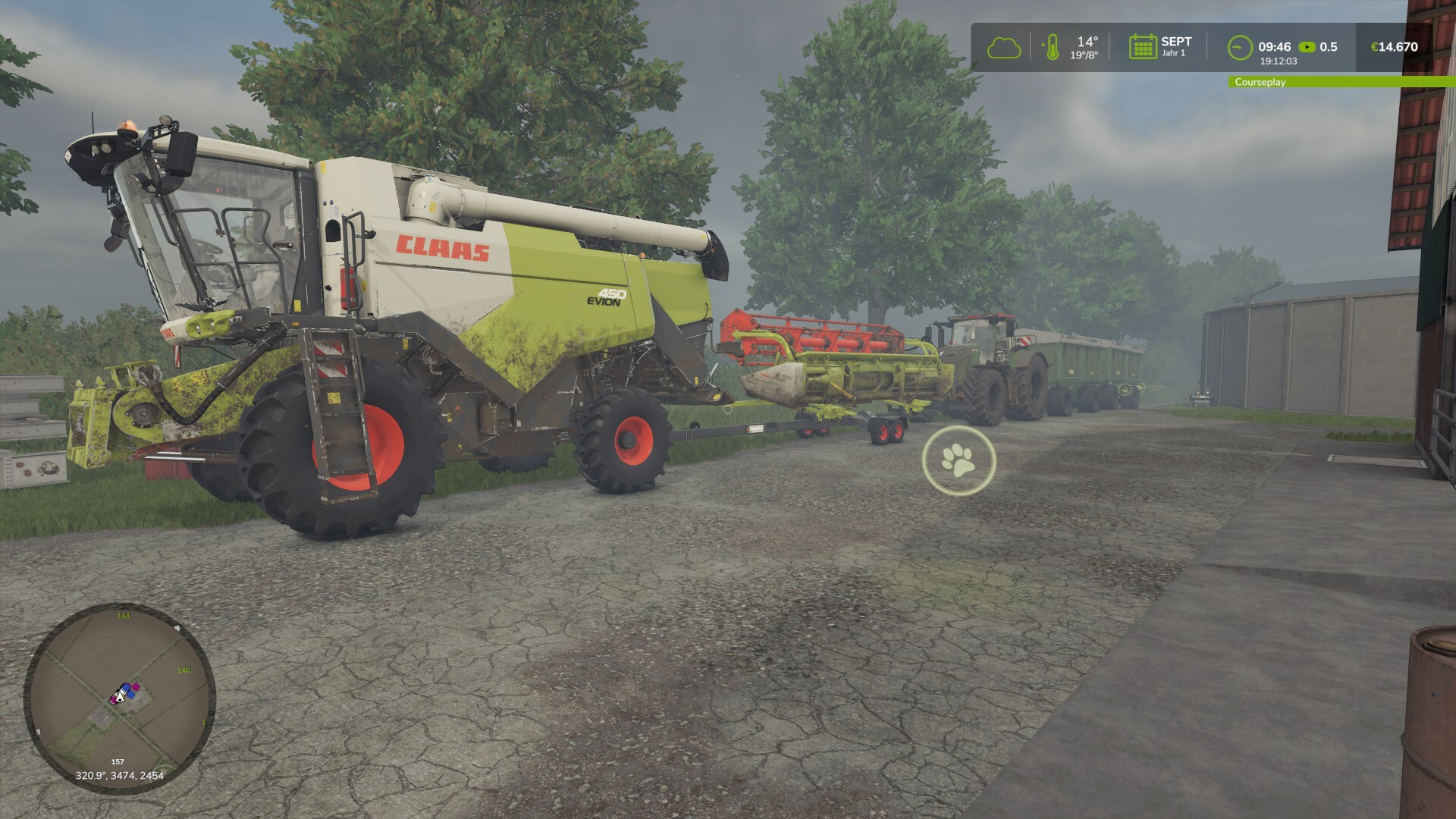The image size is (1456, 819).
Task: Open the September calendar icon
Action: tap(1141, 47)
